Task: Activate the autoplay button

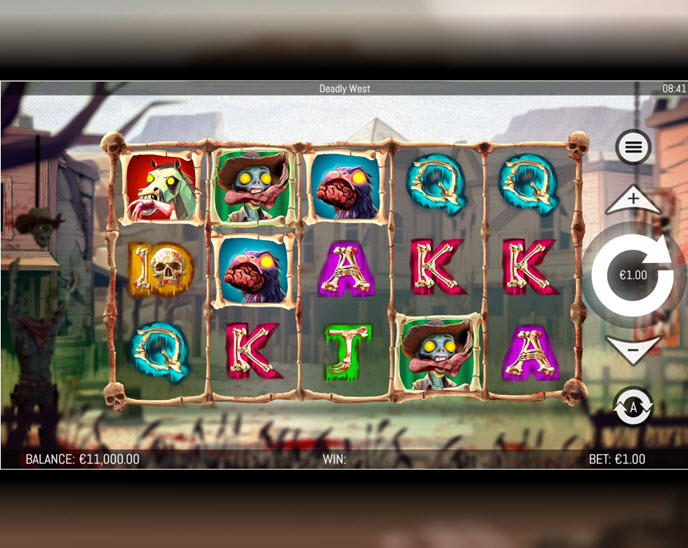Action: click(x=632, y=406)
